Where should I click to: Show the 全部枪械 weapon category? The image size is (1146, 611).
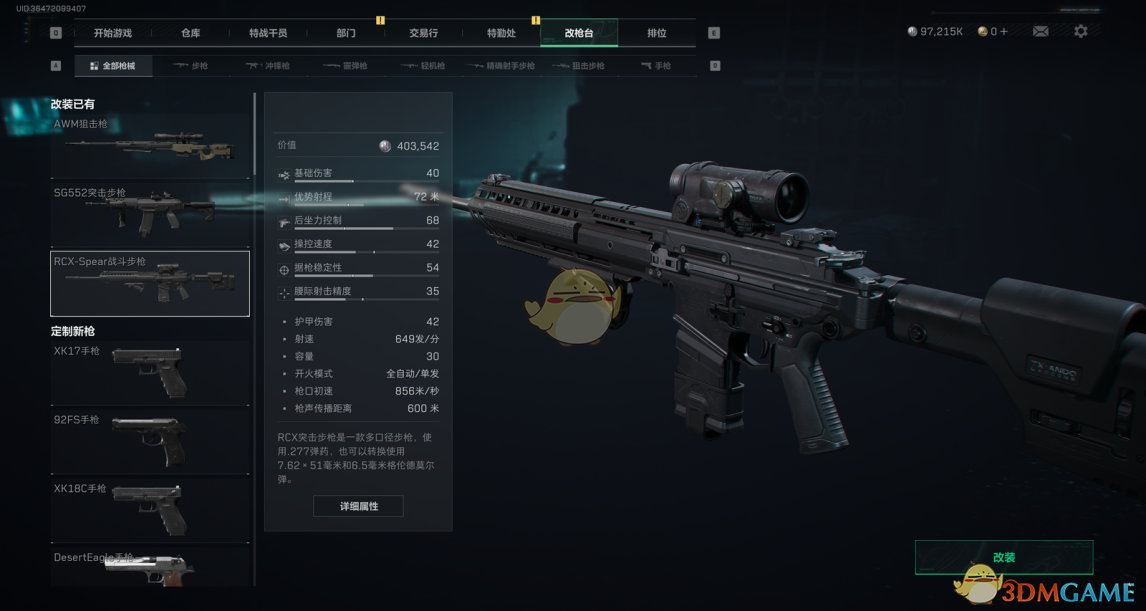pos(112,66)
